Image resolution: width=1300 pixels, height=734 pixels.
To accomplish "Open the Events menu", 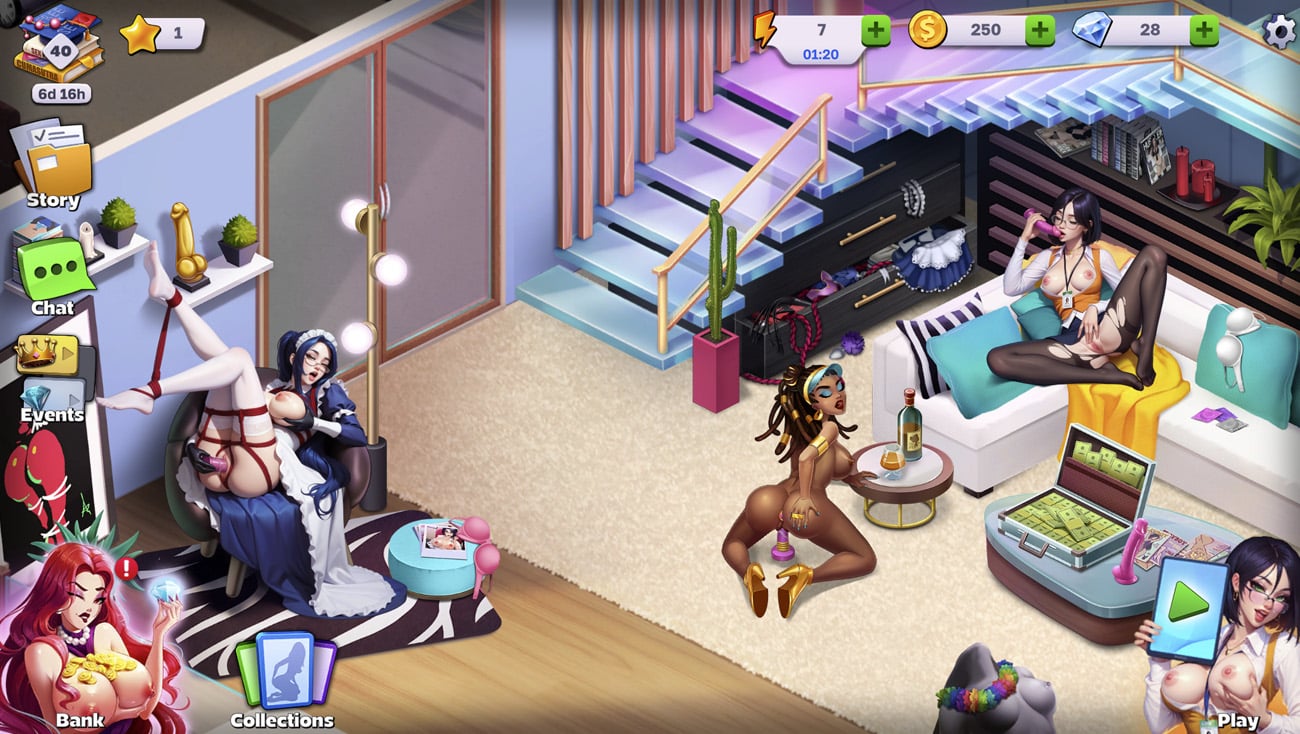I will point(51,402).
